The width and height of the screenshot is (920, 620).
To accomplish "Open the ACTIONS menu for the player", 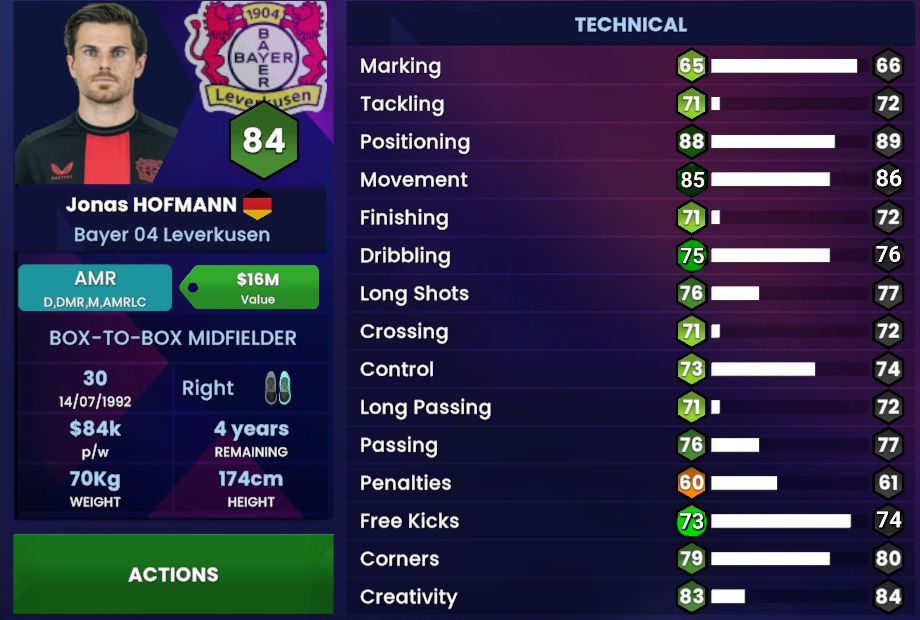I will coord(173,574).
